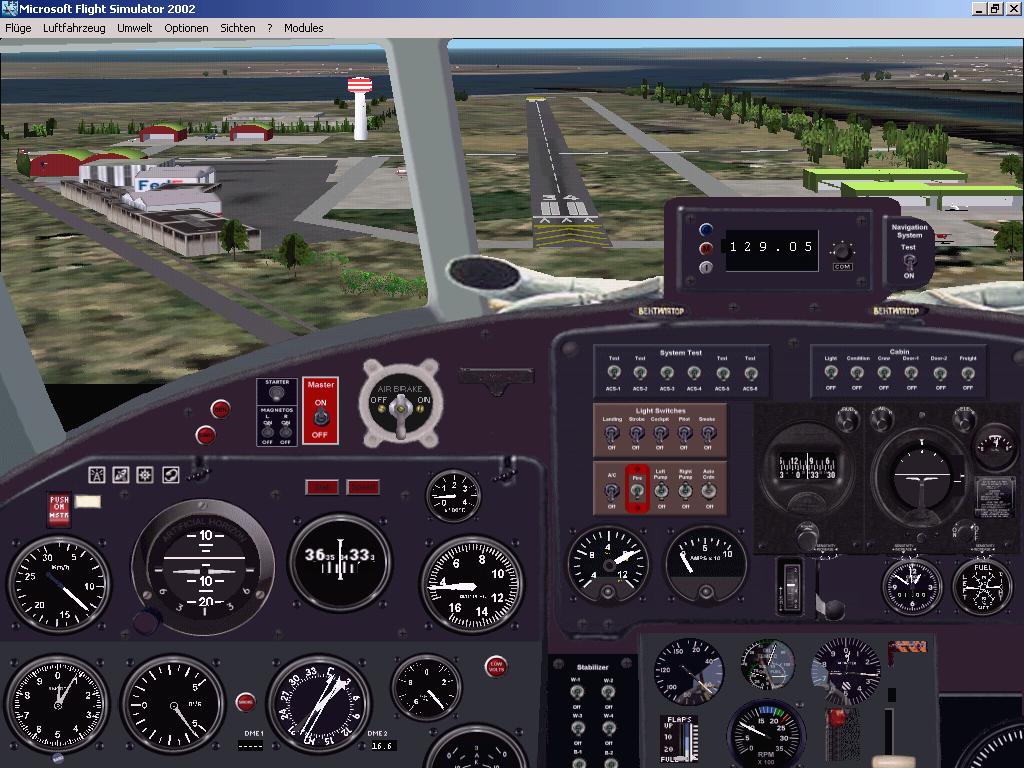Open the Umwelt menu
The height and width of the screenshot is (768, 1024).
tap(134, 28)
